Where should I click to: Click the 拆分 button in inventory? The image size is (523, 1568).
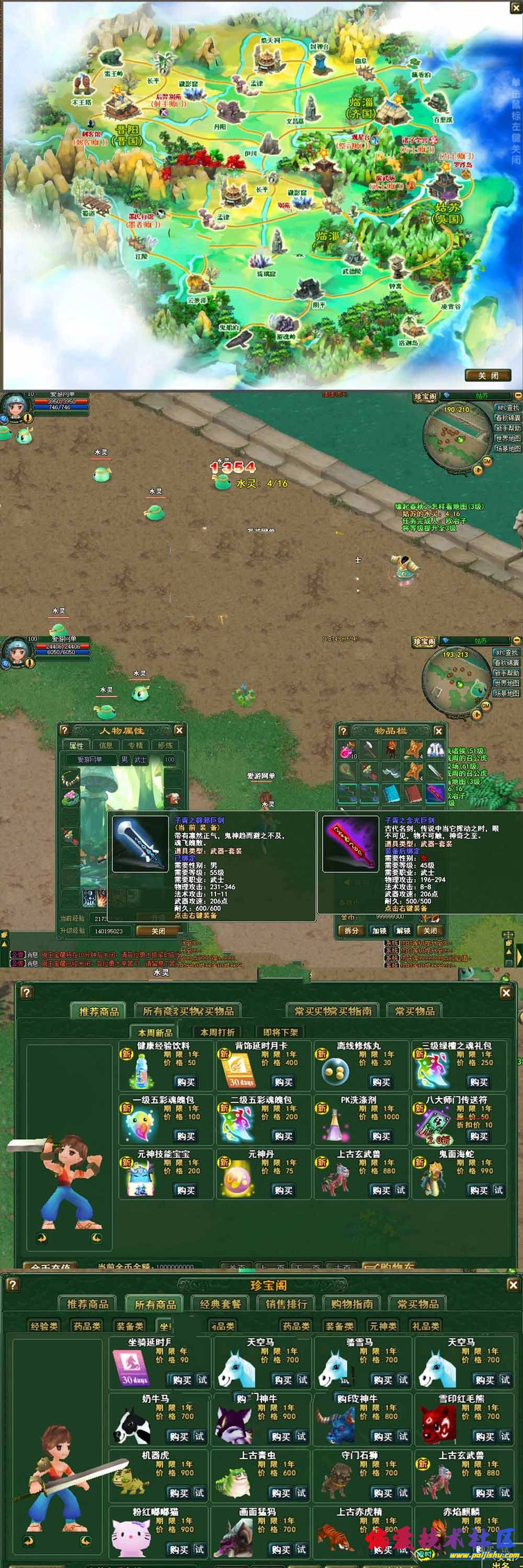click(351, 930)
